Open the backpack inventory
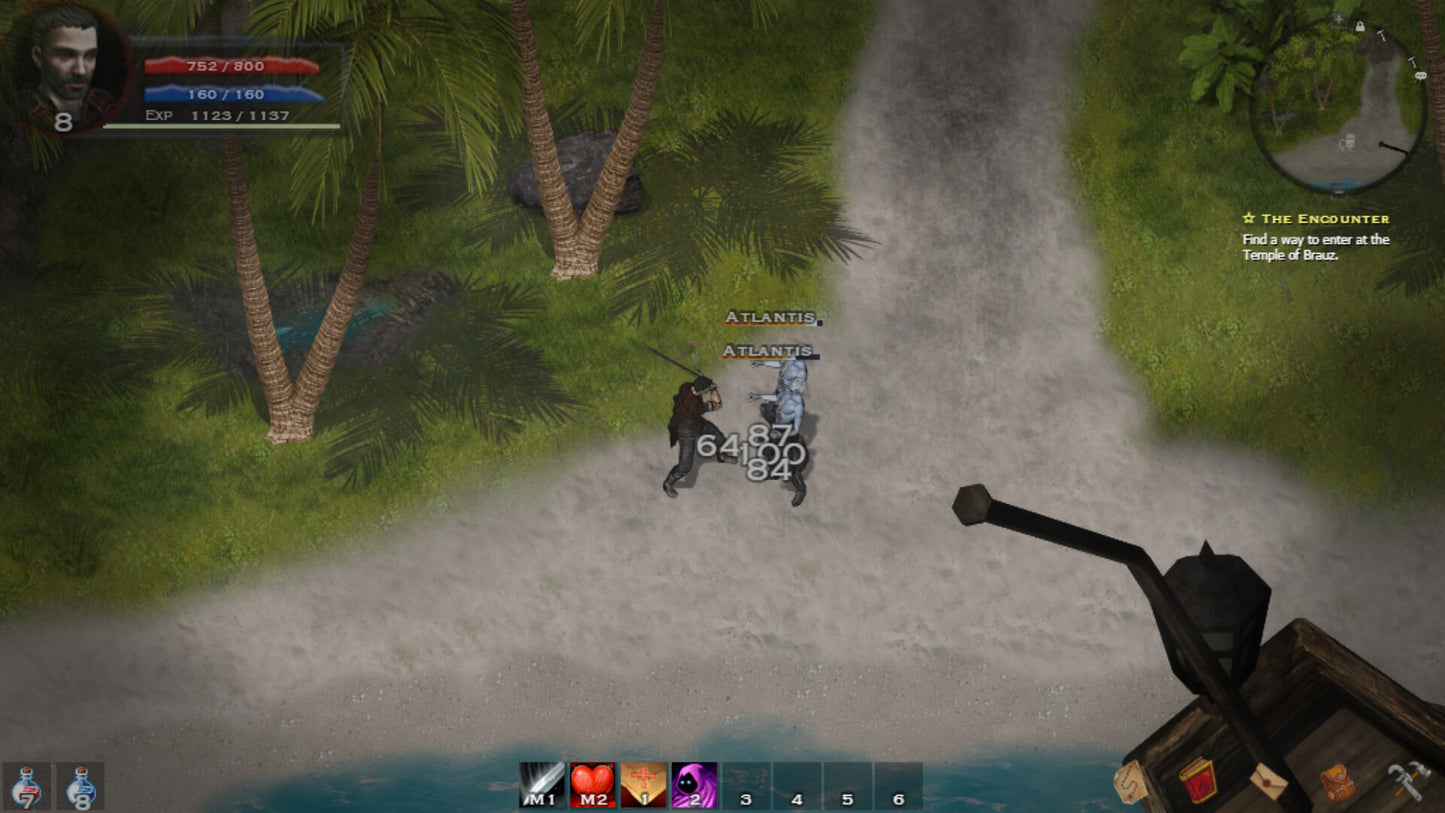This screenshot has height=813, width=1445. [x=1337, y=782]
